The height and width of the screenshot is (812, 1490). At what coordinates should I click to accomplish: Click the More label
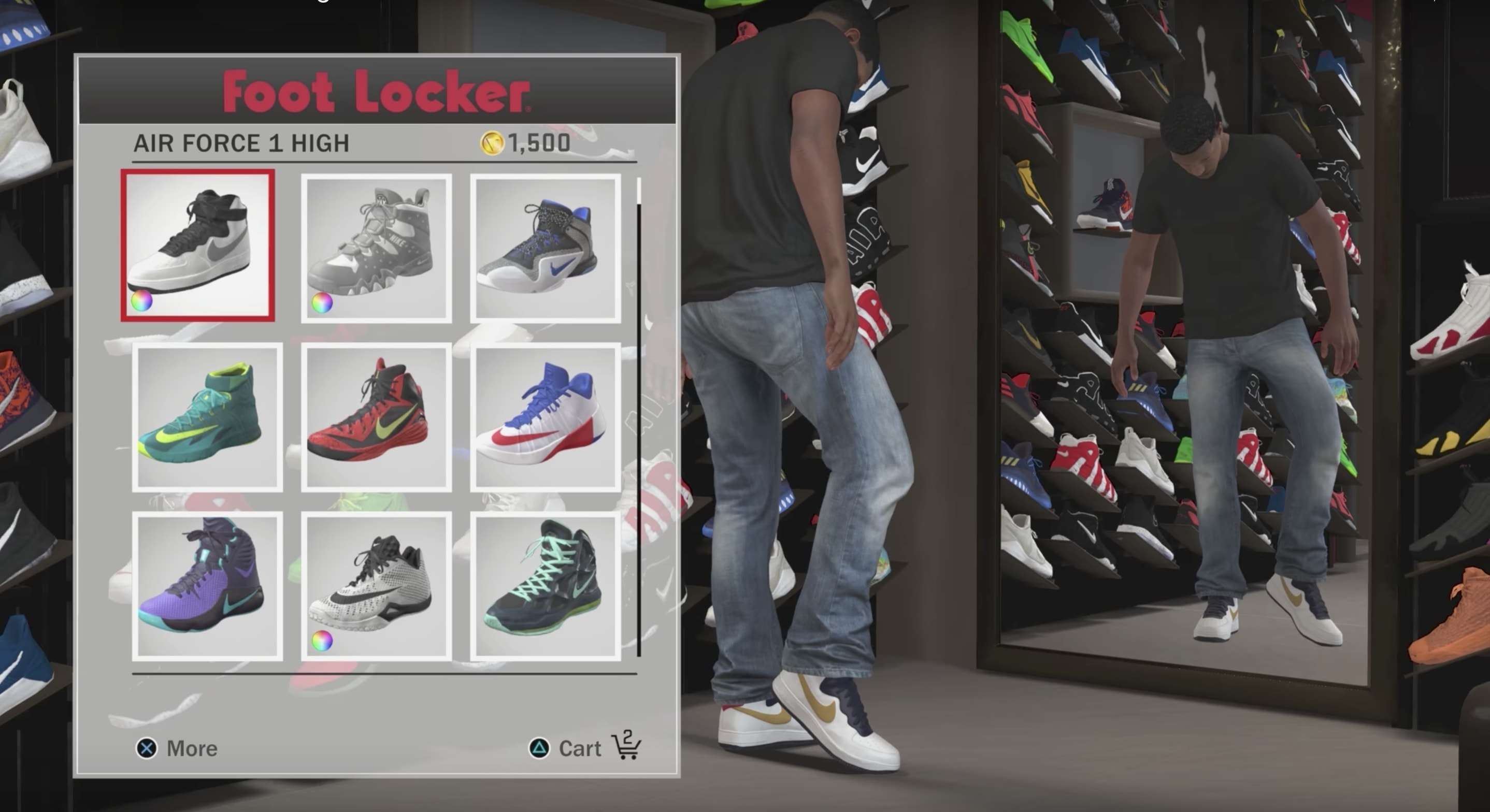[x=192, y=748]
